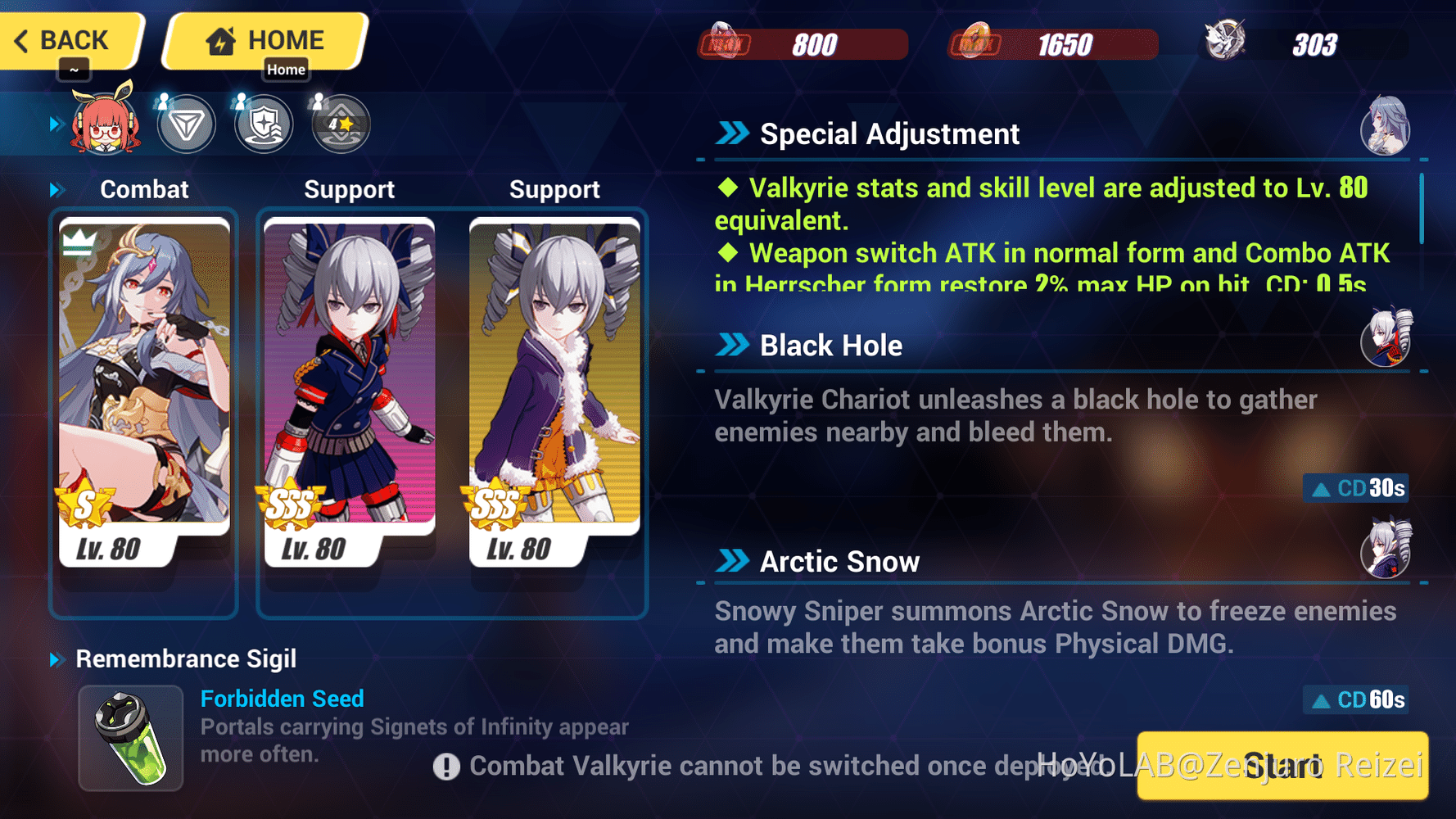Select the Special Adjustment valkyrie portrait toggle
The width and height of the screenshot is (1456, 819).
click(1386, 127)
